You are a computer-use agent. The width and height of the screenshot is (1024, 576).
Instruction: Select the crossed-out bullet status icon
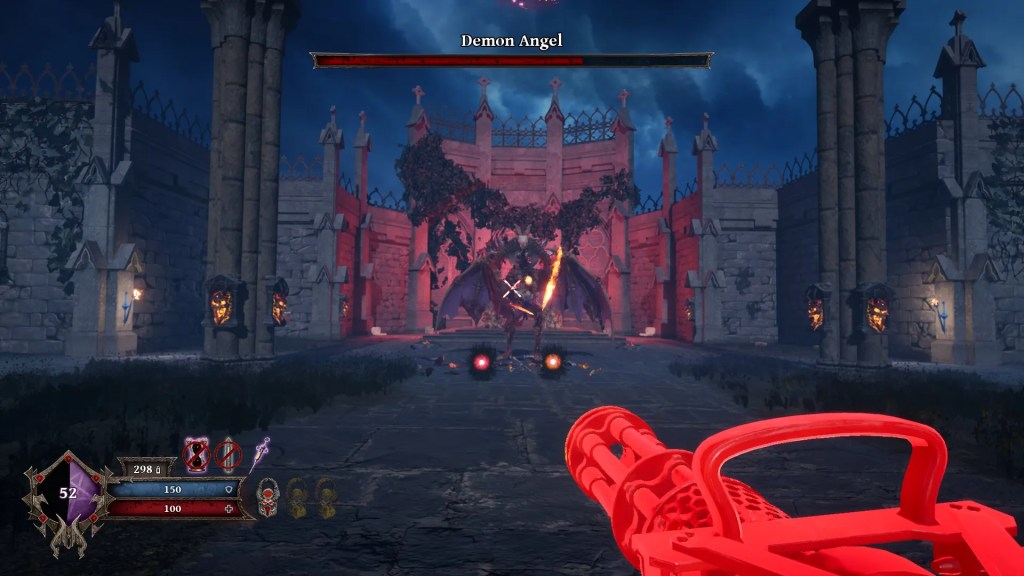(x=228, y=456)
